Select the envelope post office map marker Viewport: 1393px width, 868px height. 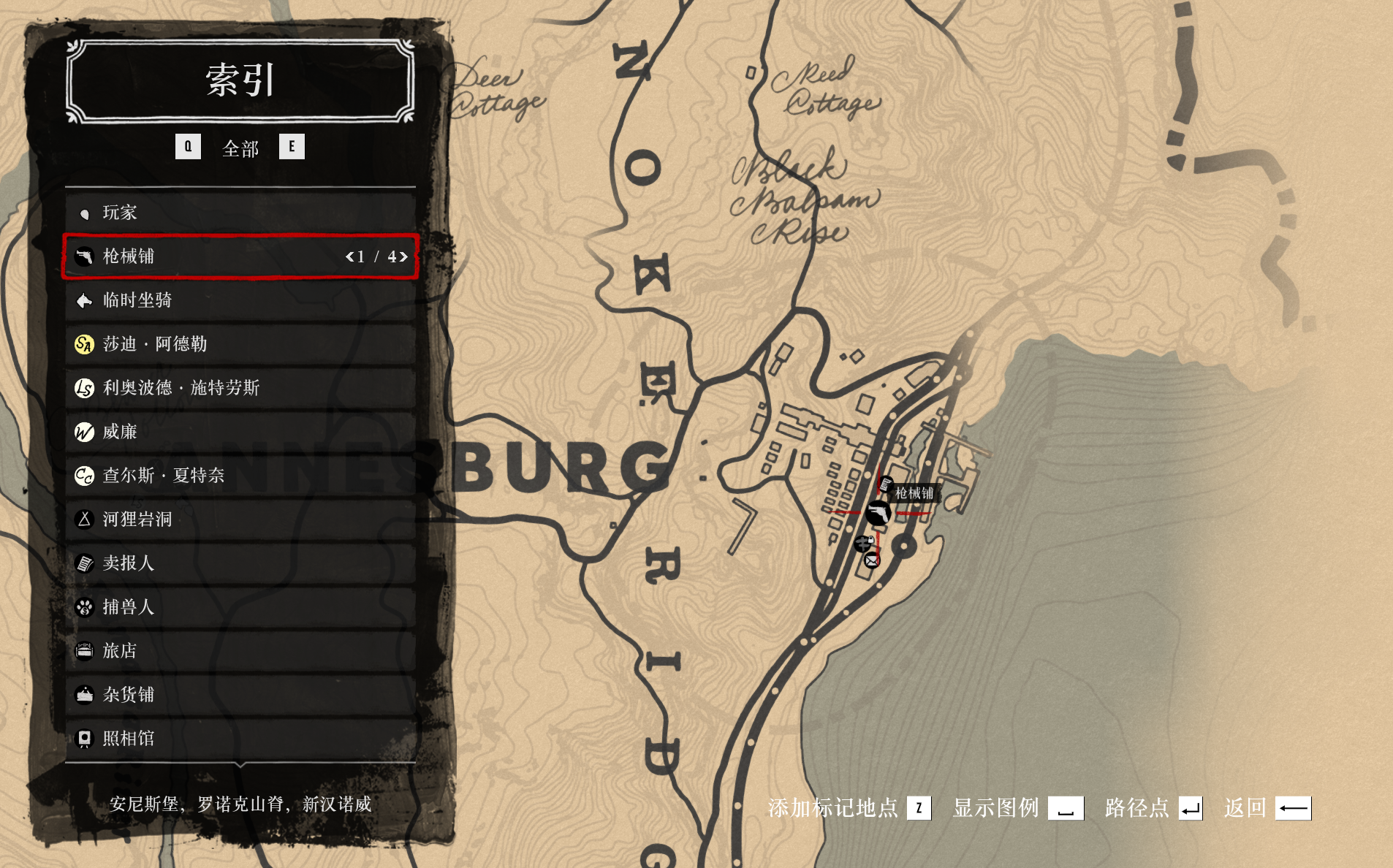[872, 560]
